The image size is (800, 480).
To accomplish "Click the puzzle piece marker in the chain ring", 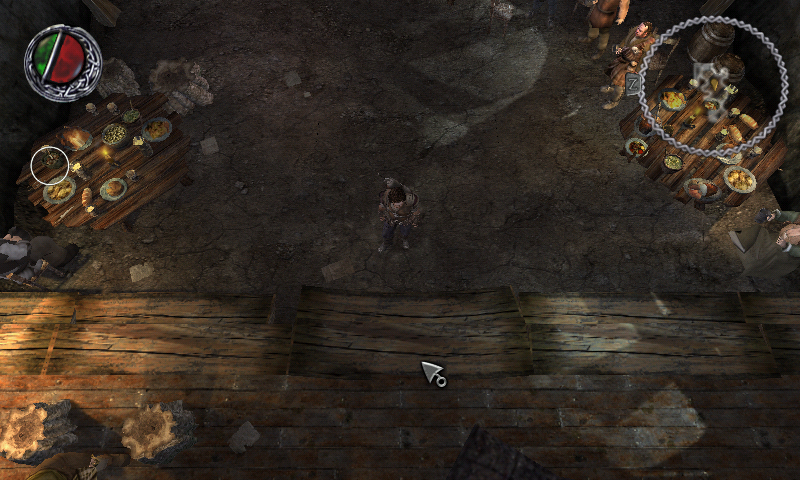I will tap(711, 91).
